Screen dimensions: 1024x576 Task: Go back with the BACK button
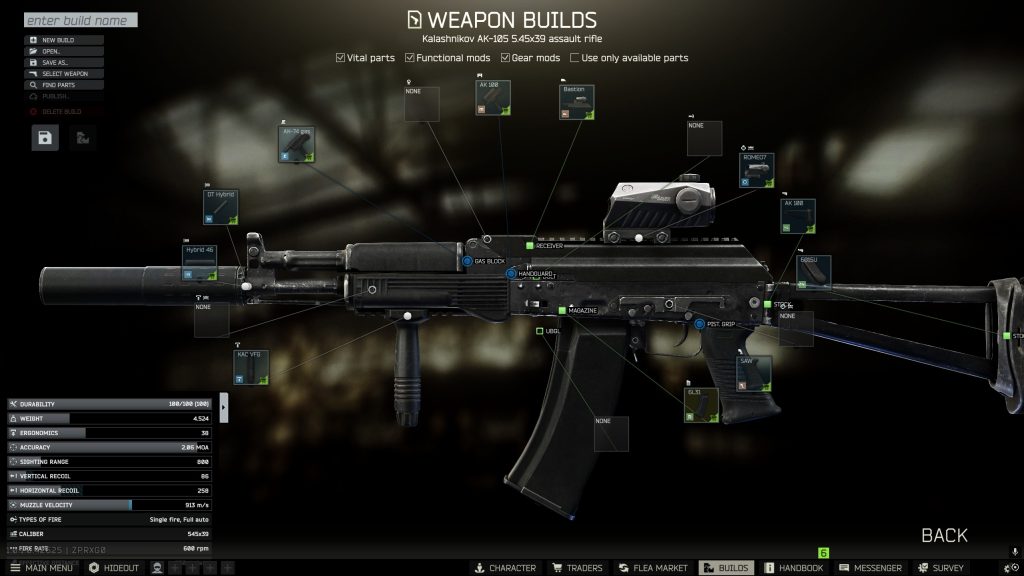pos(943,535)
